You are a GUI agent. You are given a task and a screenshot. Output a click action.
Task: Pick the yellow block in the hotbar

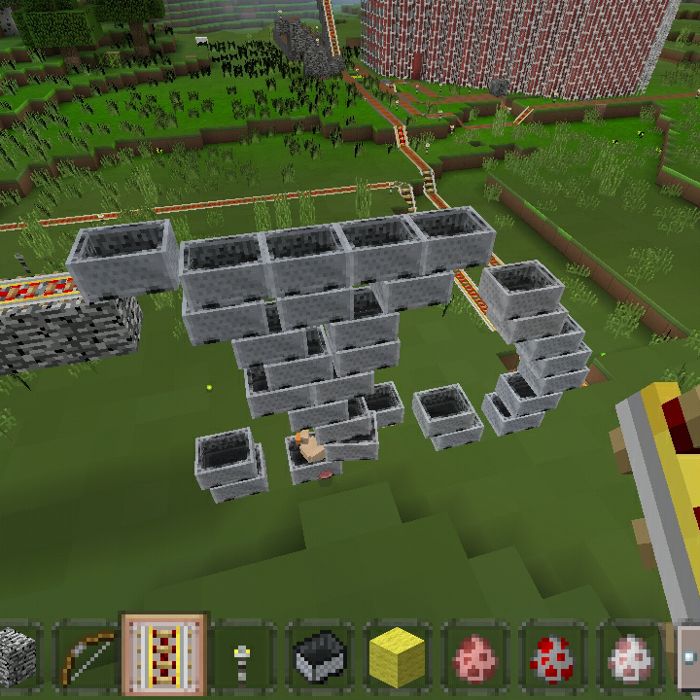coord(397,657)
